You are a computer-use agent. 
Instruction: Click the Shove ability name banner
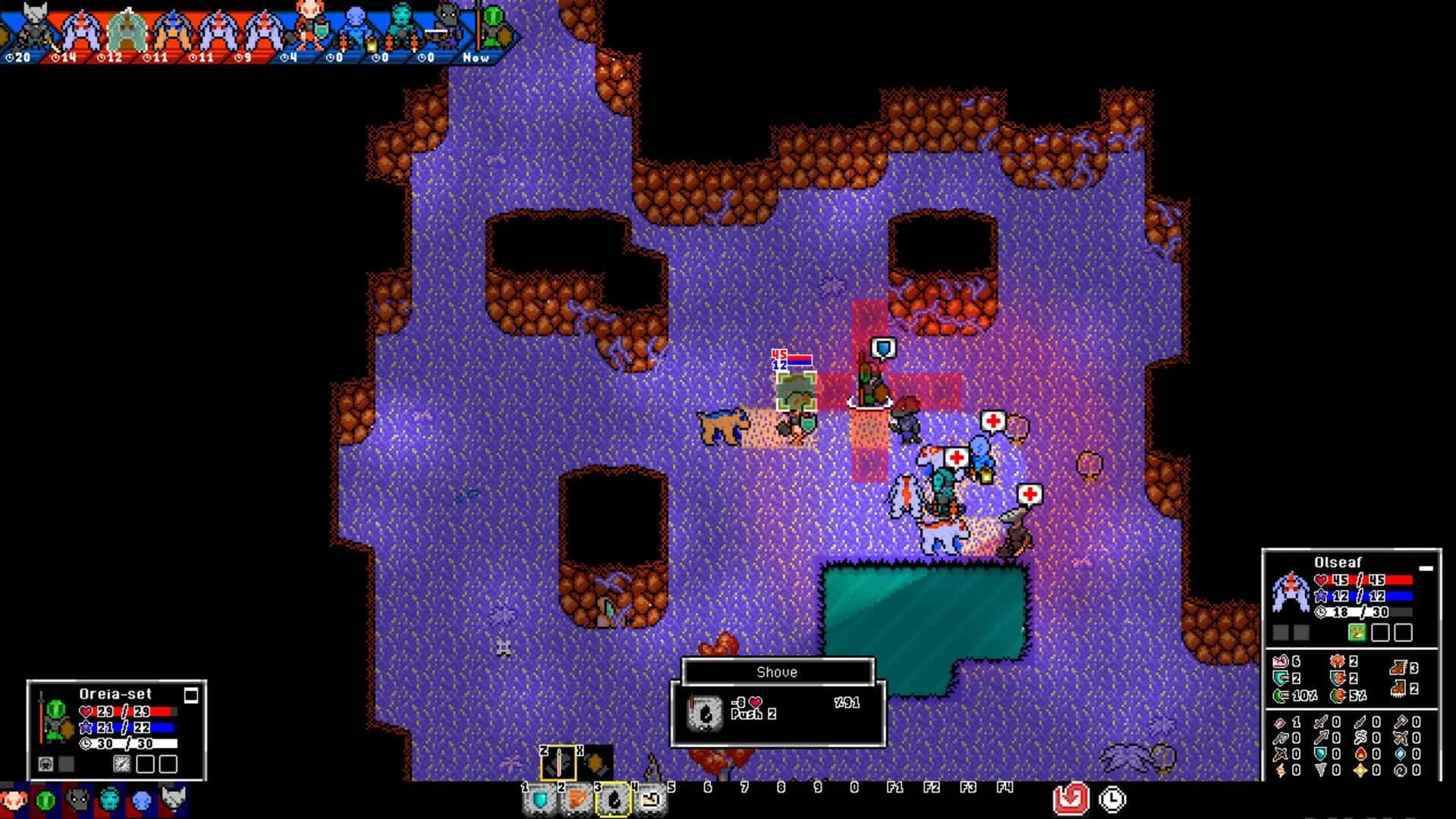point(778,672)
